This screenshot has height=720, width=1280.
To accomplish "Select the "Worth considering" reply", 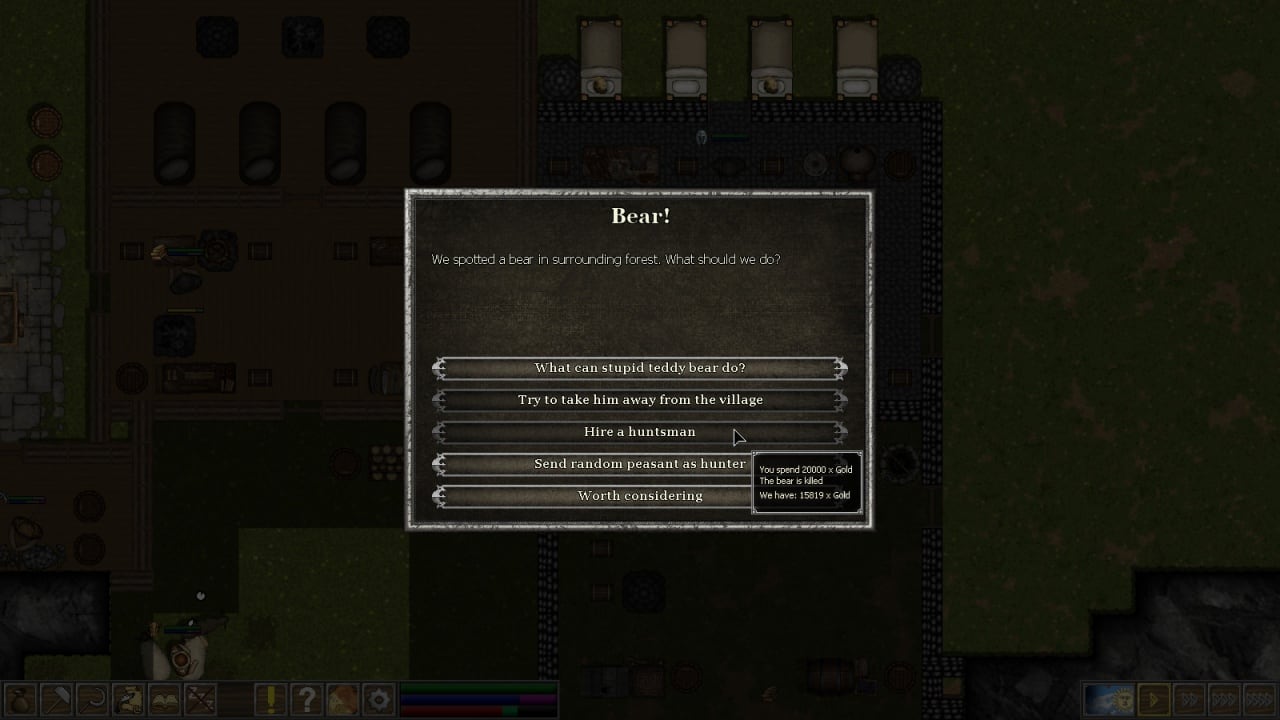I will [640, 496].
